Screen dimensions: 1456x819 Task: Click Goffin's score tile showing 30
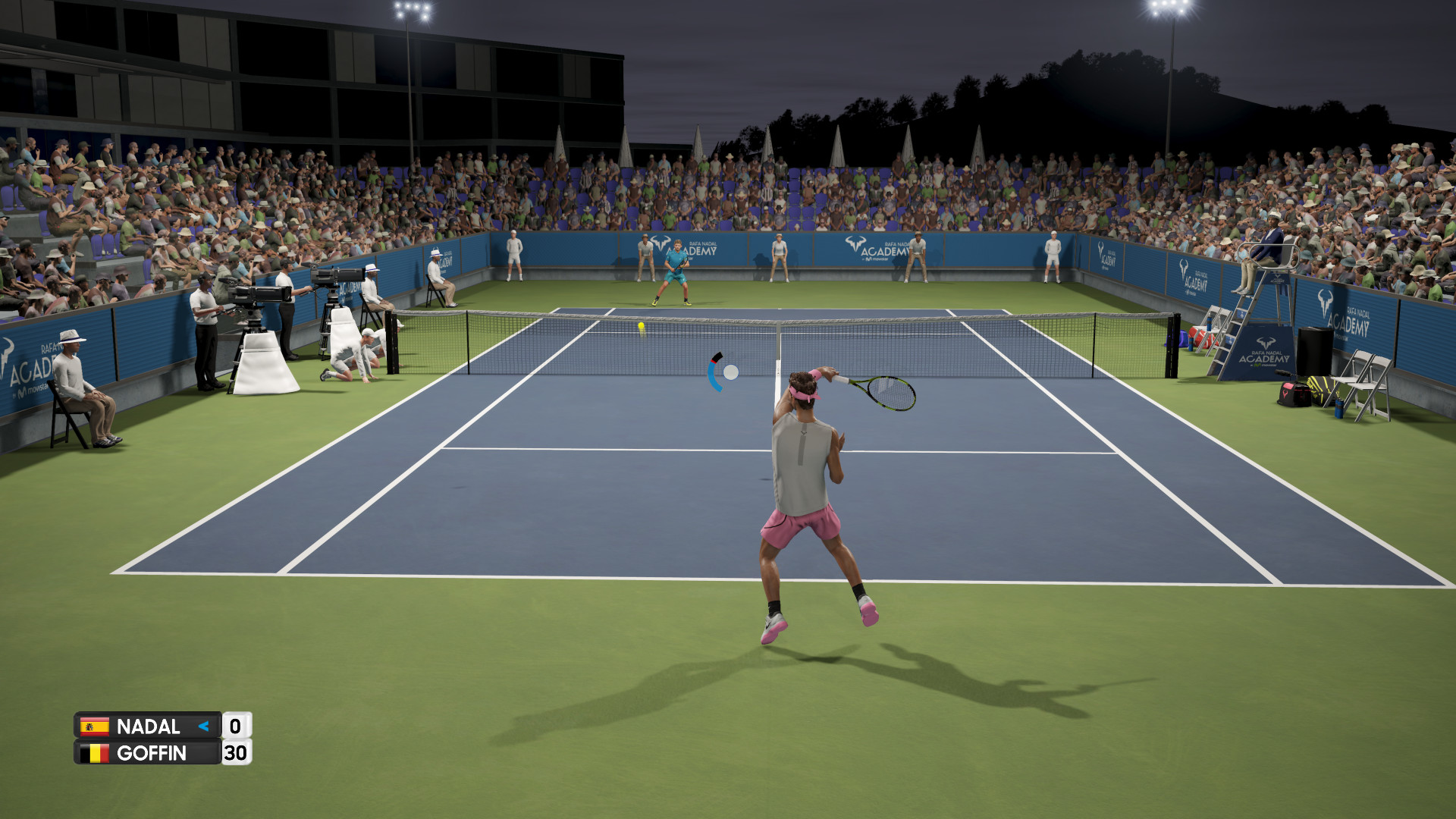point(236,753)
